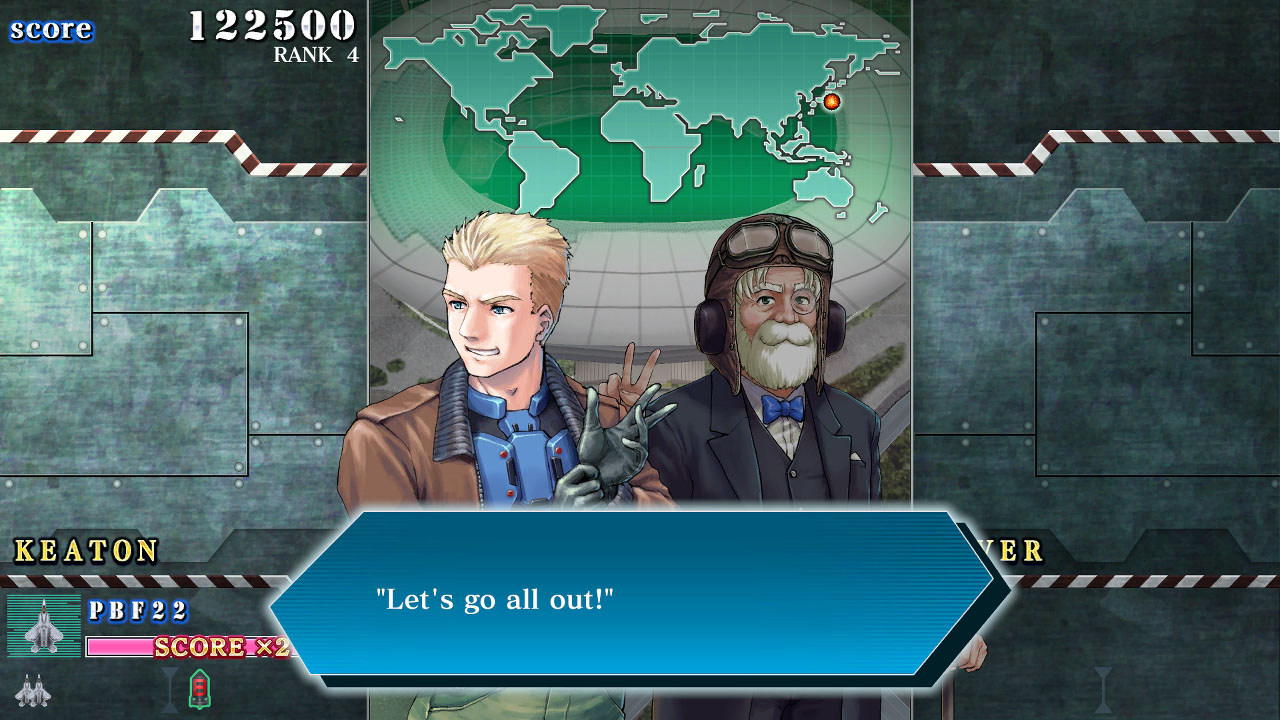Click the bomb stock icon

click(199, 689)
